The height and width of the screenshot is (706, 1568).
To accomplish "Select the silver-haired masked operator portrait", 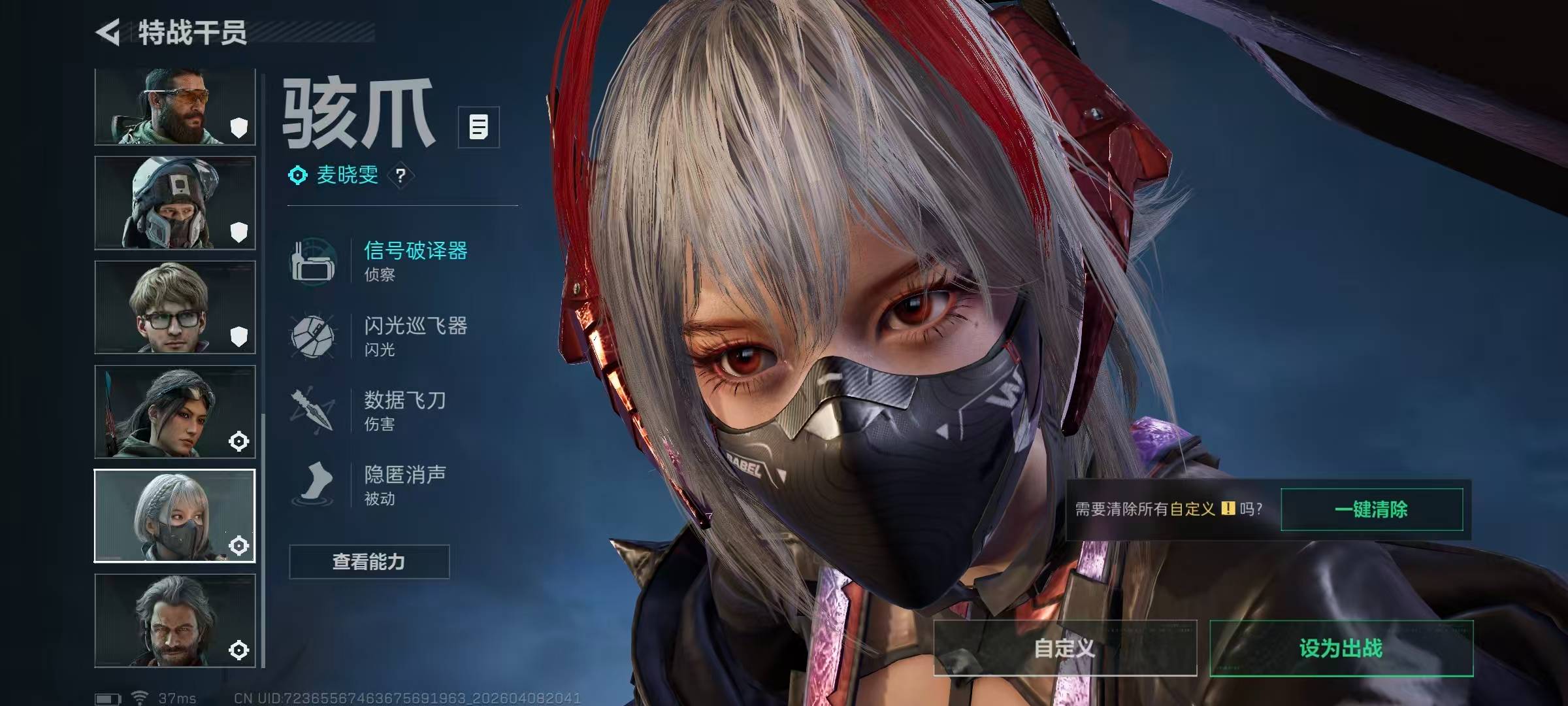I will pos(174,516).
